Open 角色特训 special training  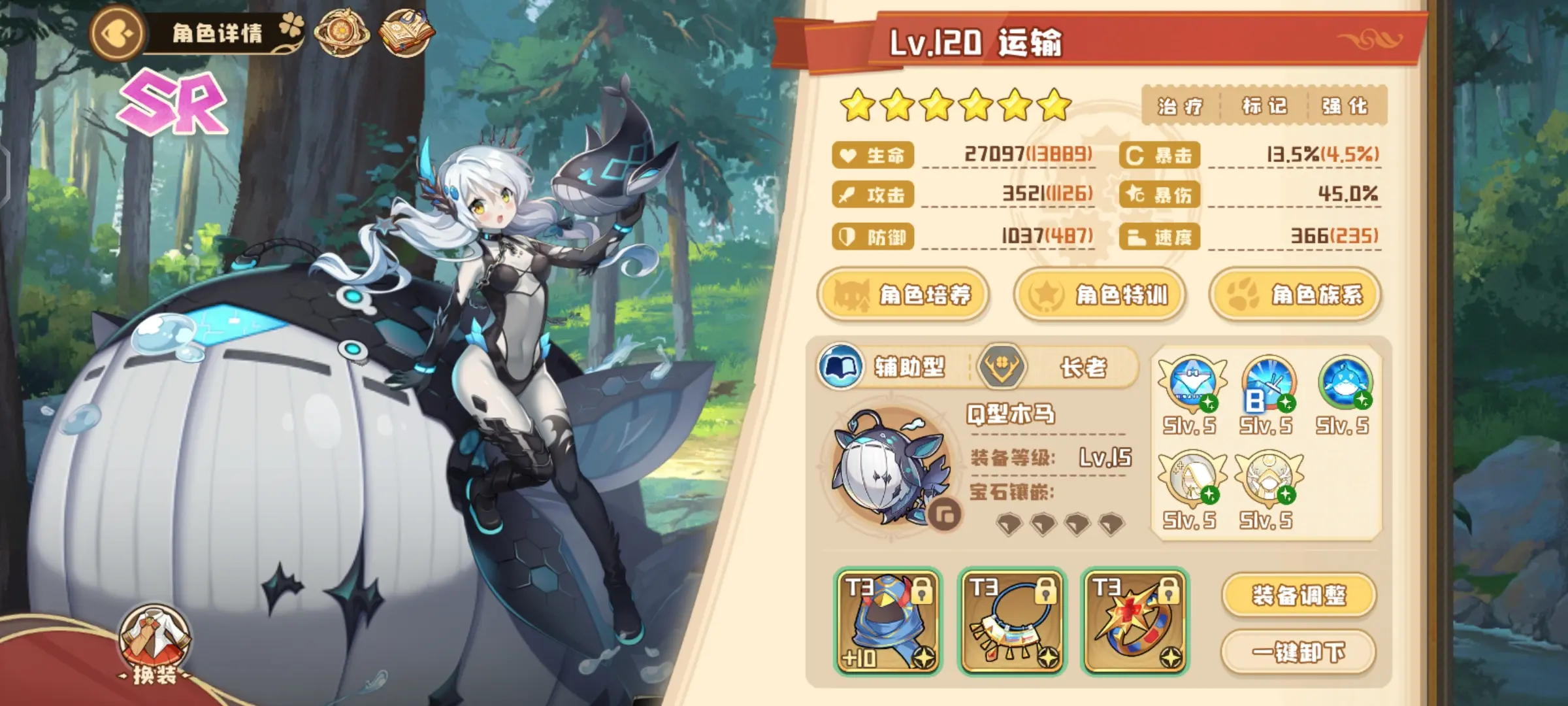[1099, 295]
